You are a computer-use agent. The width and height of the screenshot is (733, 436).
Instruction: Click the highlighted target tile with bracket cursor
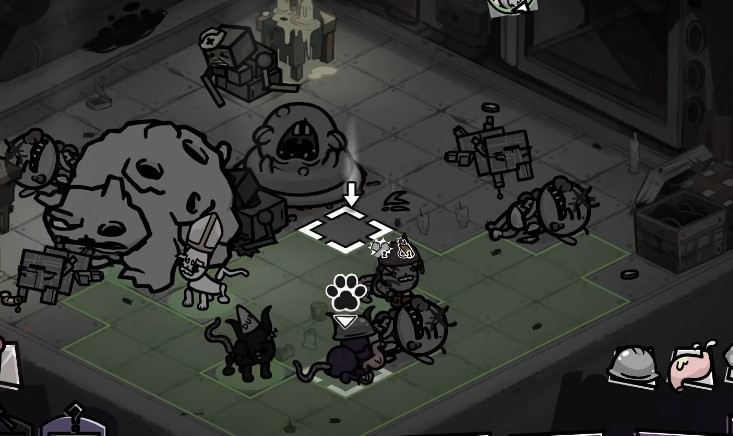coord(345,229)
